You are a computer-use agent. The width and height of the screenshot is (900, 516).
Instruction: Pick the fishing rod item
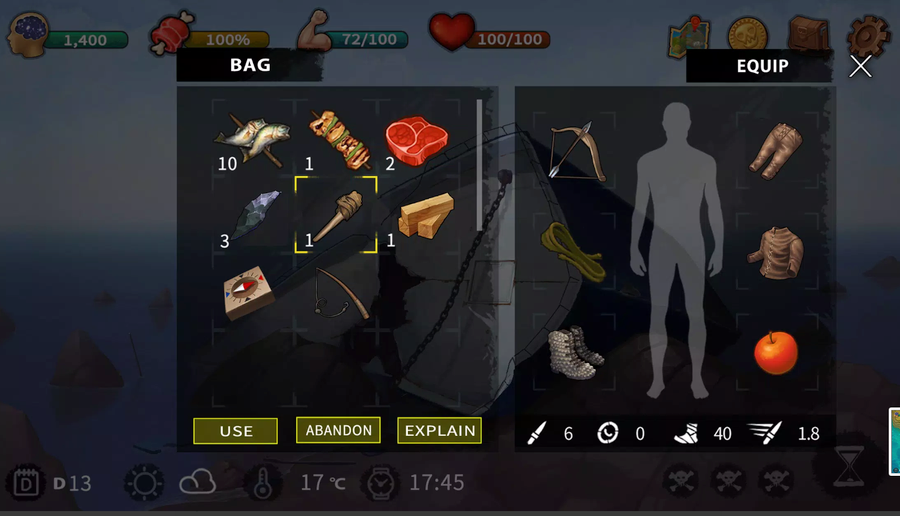pyautogui.click(x=339, y=292)
